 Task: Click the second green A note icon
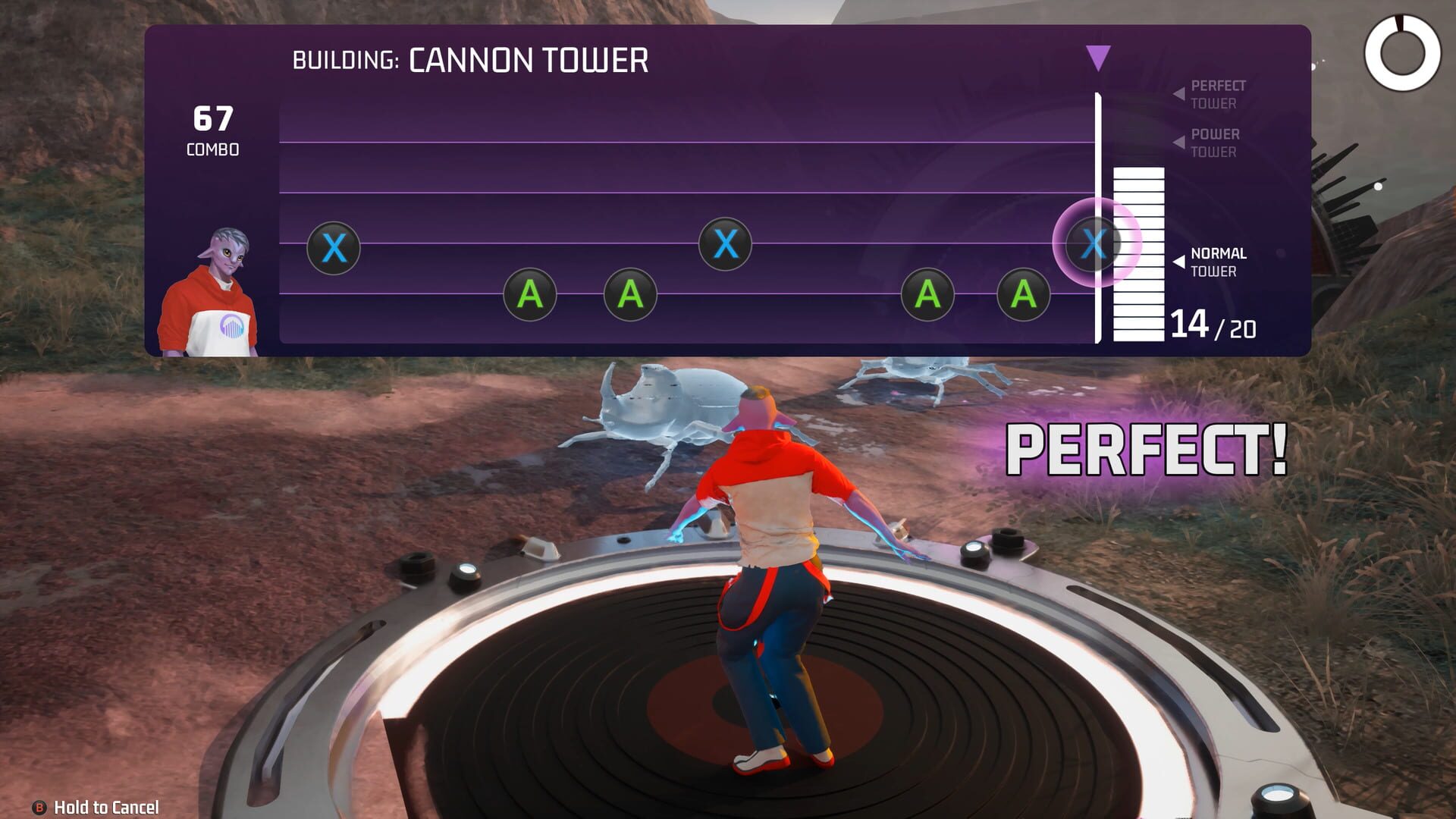pos(628,296)
